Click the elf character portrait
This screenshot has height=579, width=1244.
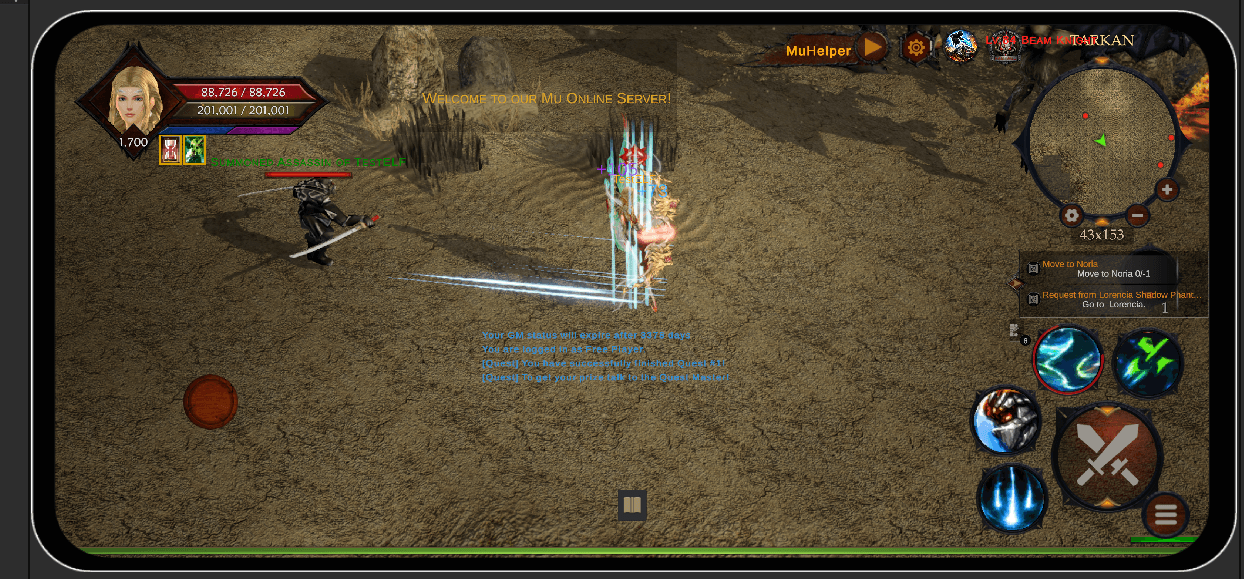click(x=133, y=99)
